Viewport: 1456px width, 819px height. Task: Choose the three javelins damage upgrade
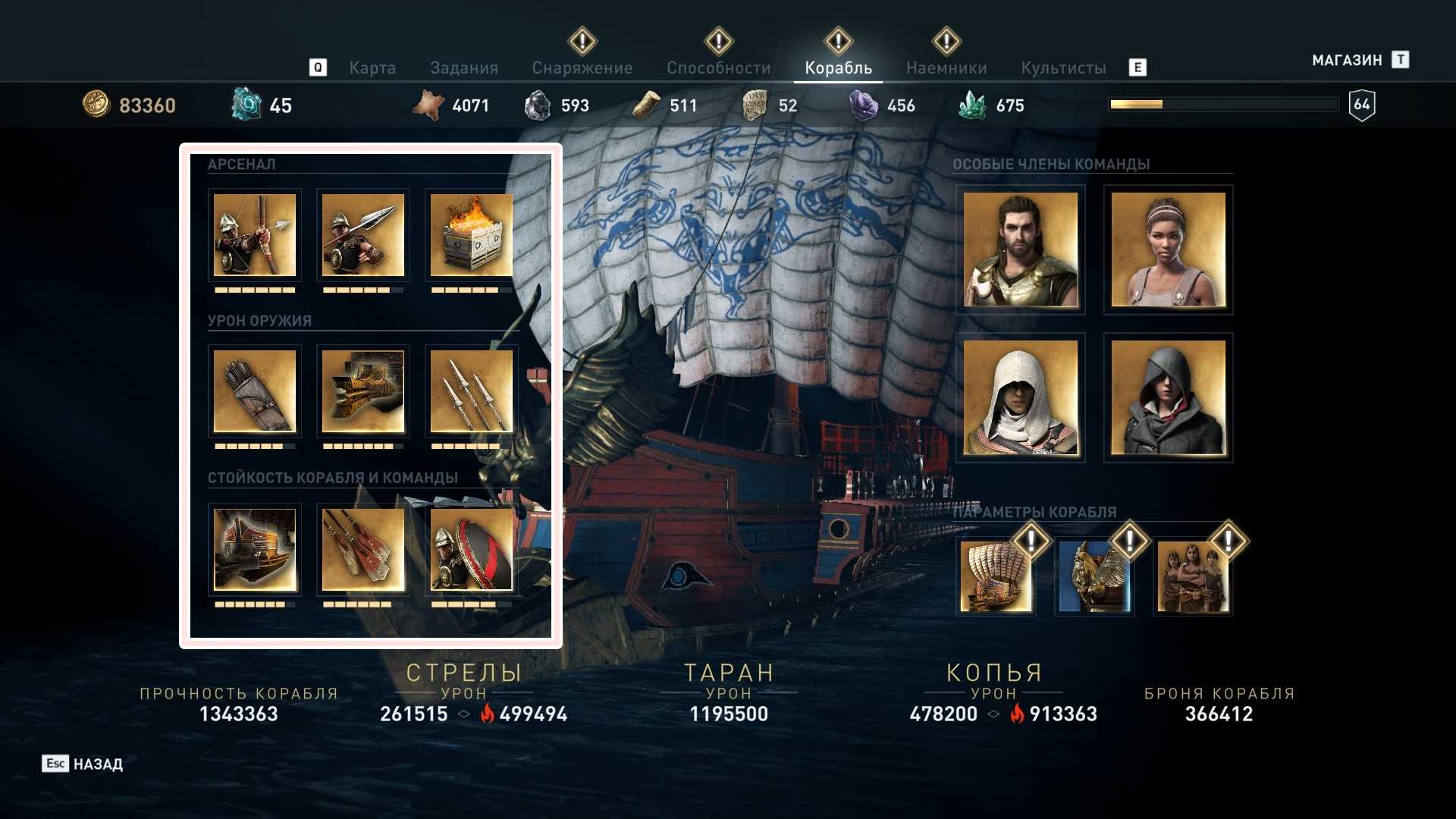471,391
